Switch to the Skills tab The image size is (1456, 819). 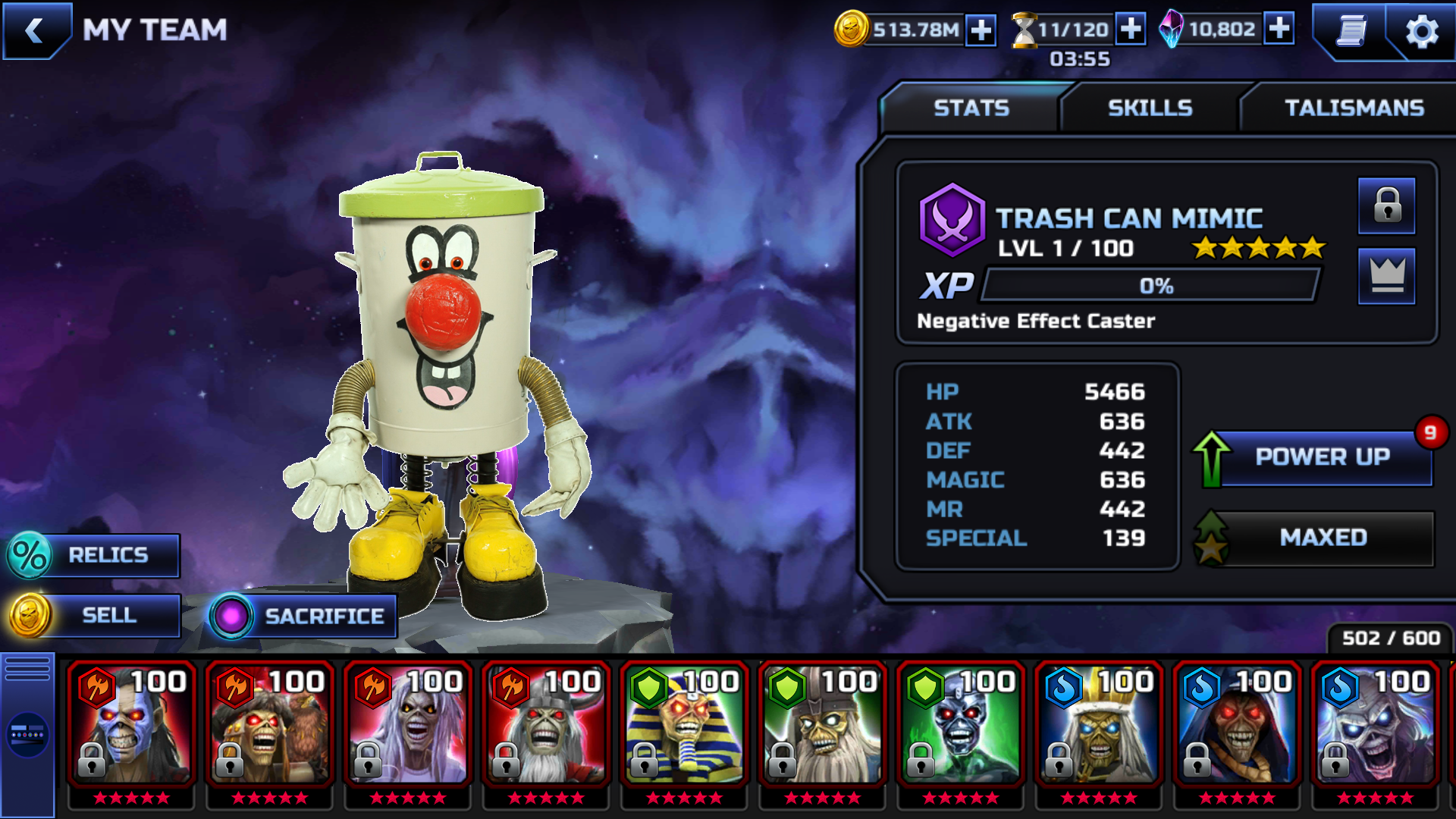1150,108
